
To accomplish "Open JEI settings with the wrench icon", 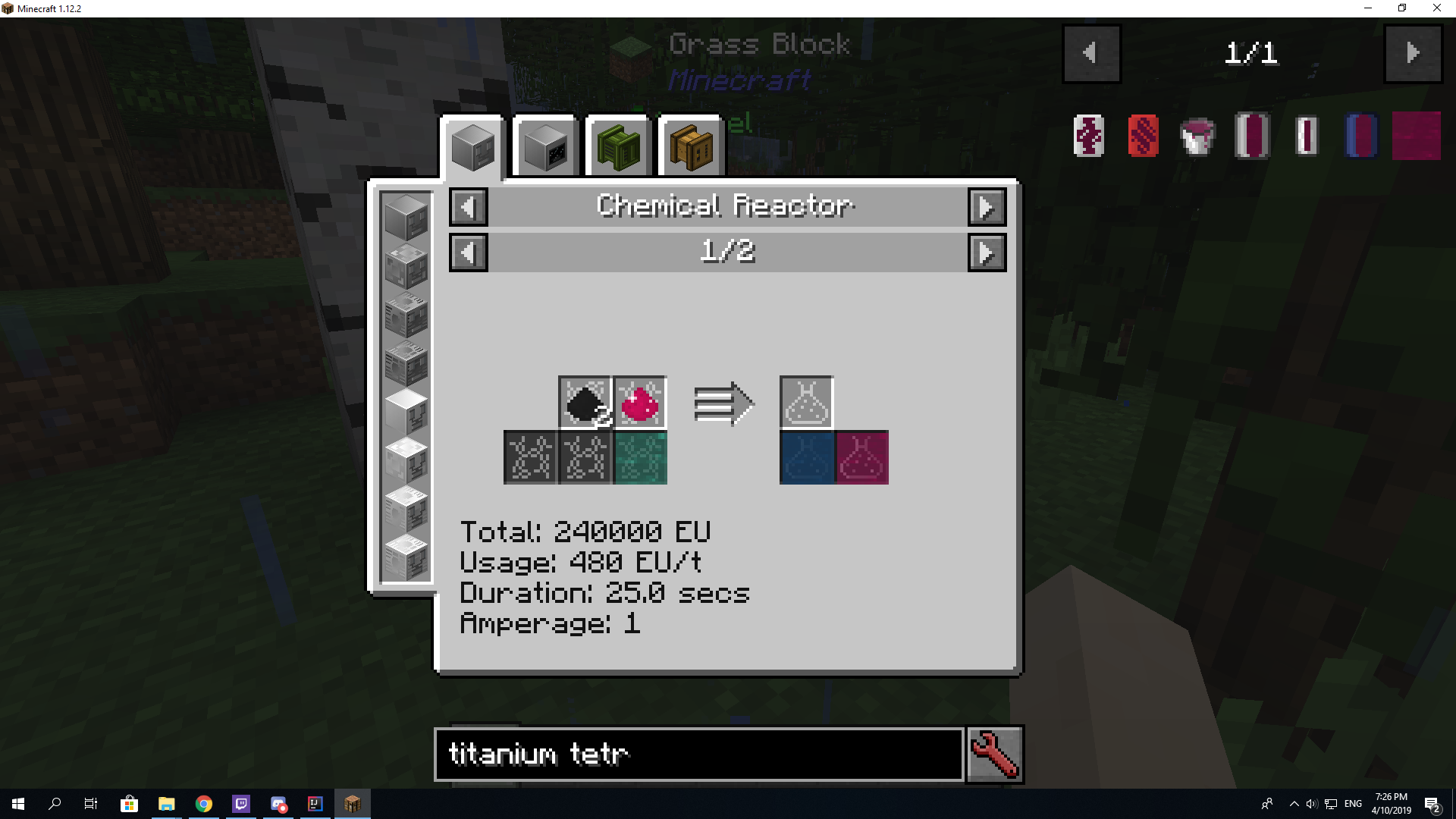I will pyautogui.click(x=994, y=754).
